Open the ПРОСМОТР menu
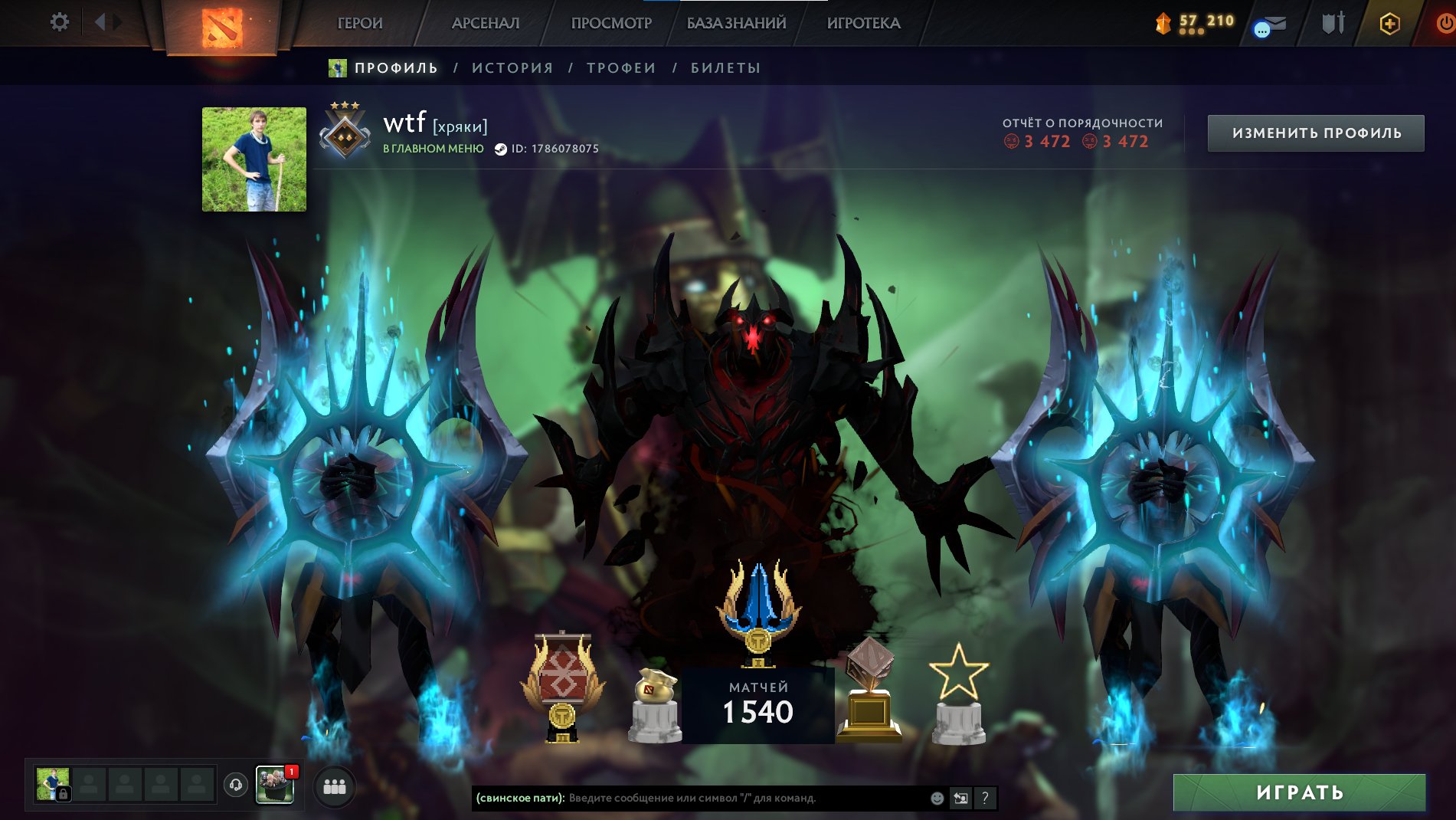 click(611, 23)
